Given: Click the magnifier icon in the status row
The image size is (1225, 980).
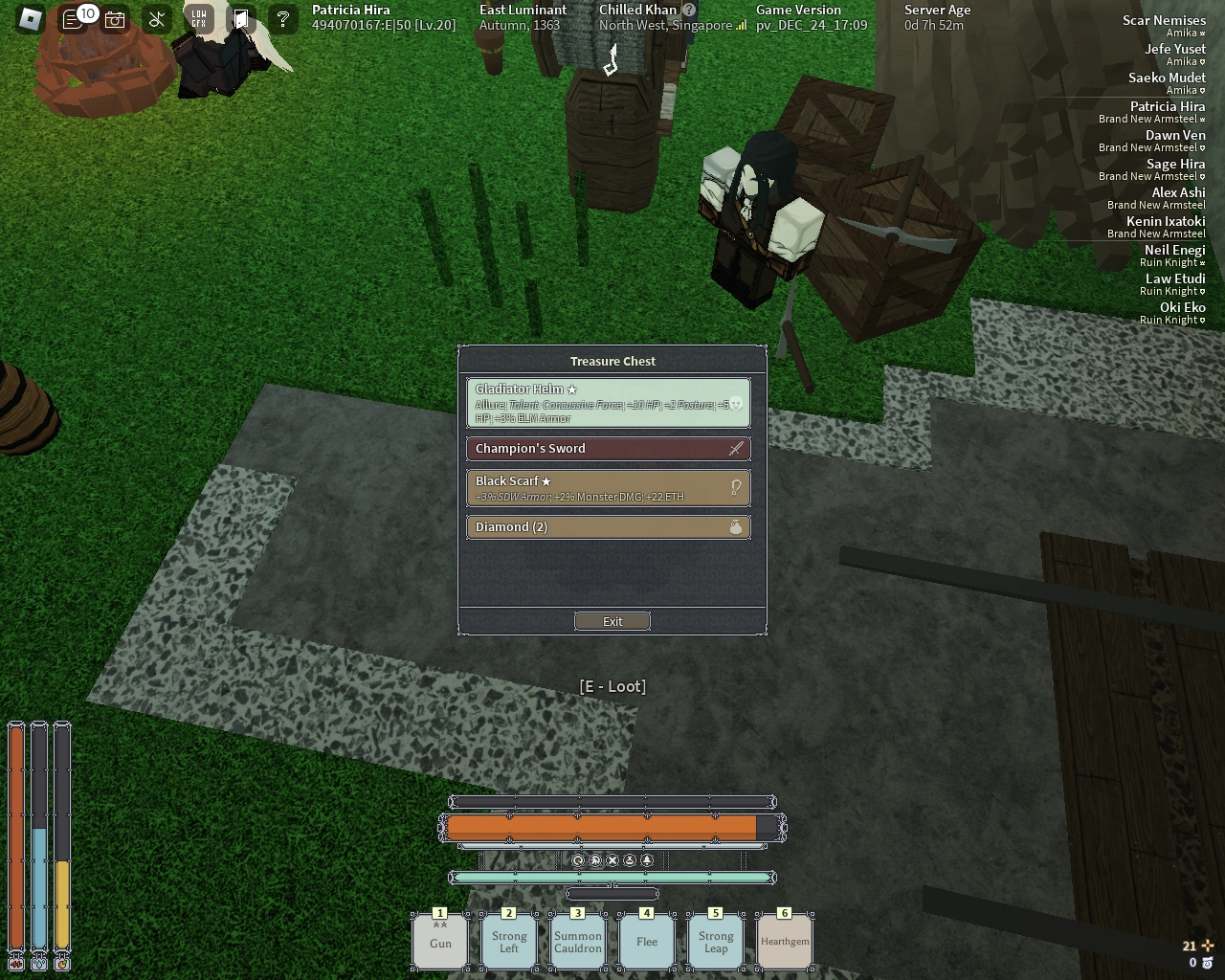Looking at the screenshot, I should click(578, 859).
